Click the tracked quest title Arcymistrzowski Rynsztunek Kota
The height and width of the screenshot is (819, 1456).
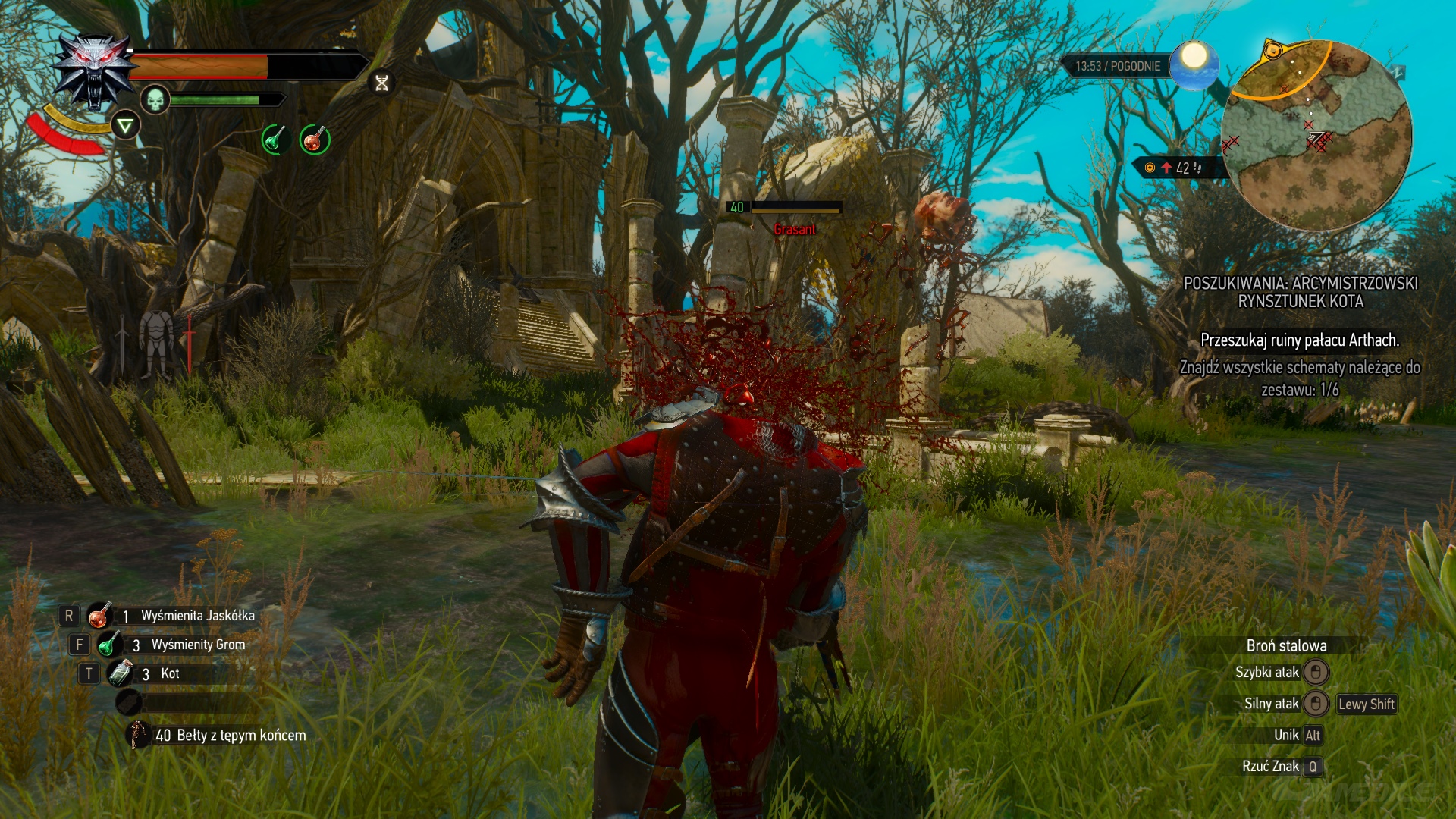click(x=1300, y=292)
